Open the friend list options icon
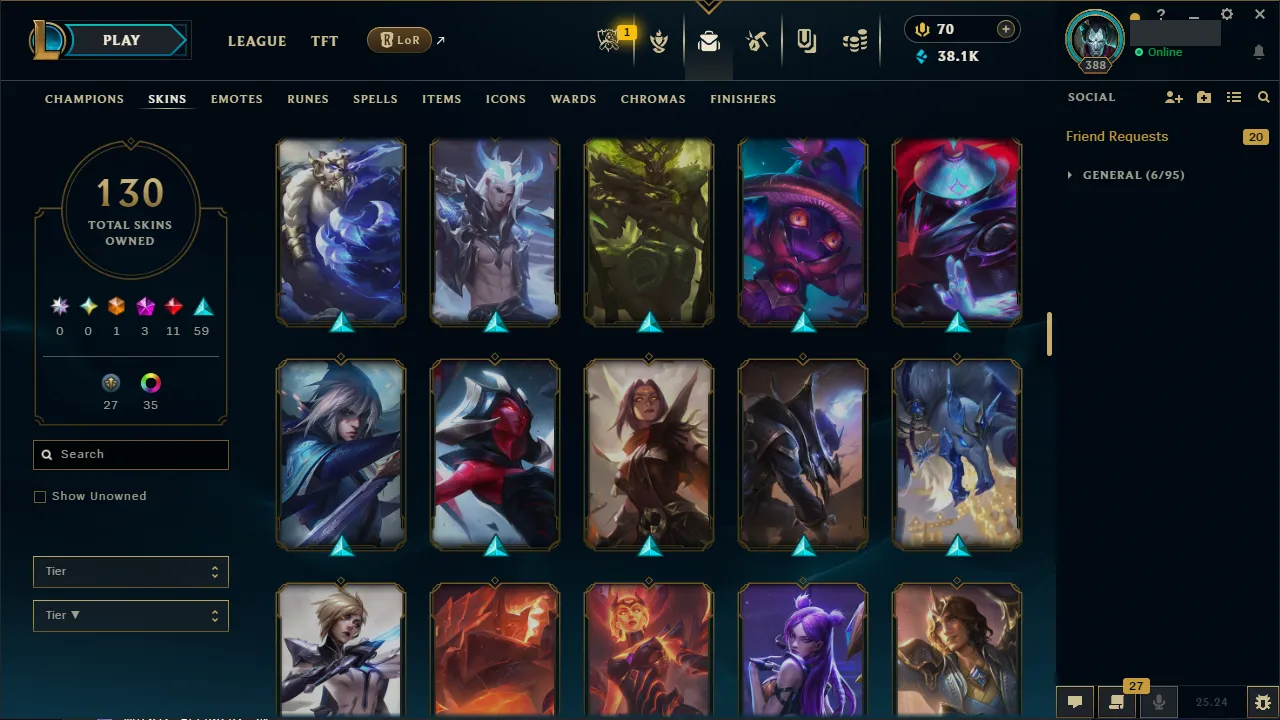Screen dimensions: 1280x720 [1234, 97]
